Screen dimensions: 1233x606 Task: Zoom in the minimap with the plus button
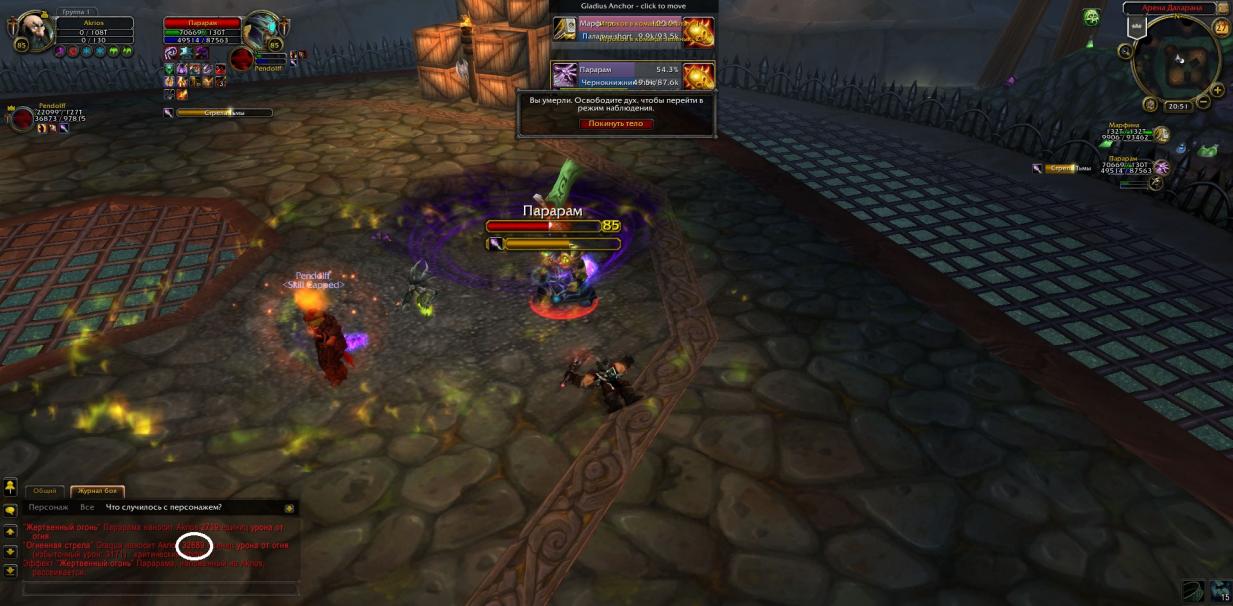(x=1217, y=89)
